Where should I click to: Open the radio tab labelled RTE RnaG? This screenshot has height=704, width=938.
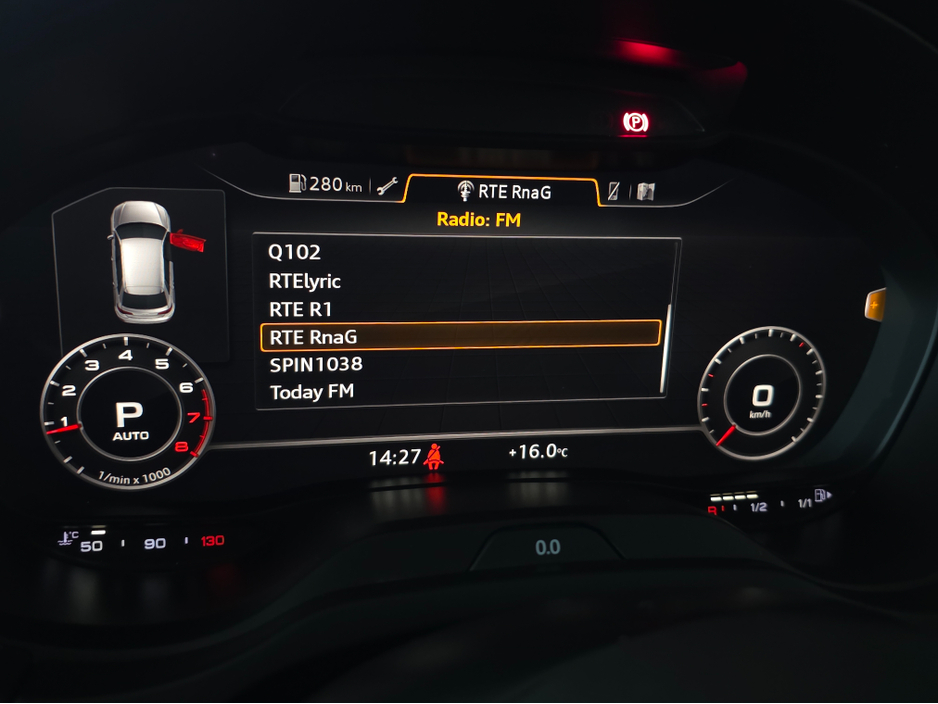(504, 191)
